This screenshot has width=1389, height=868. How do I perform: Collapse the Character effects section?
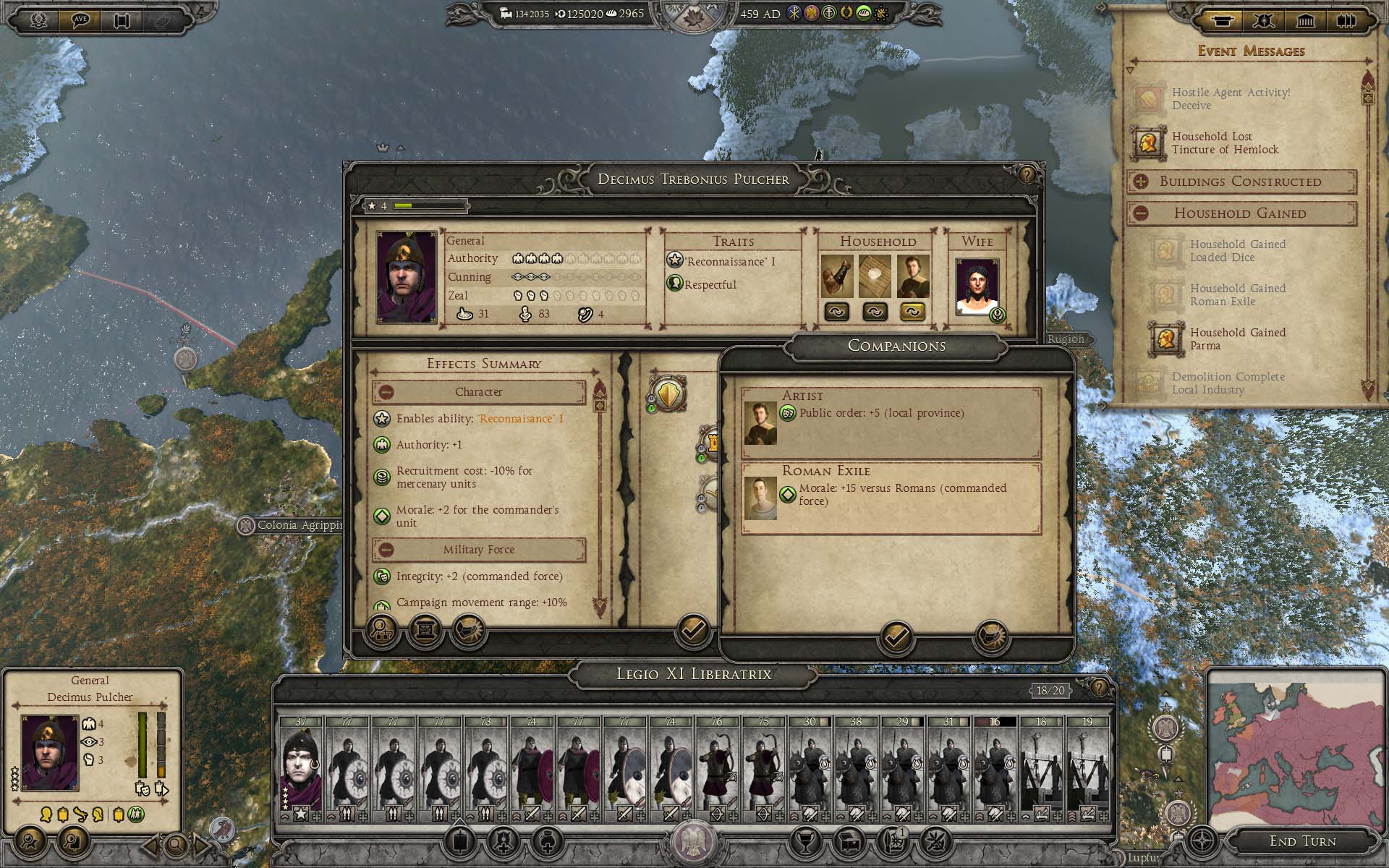(x=386, y=392)
